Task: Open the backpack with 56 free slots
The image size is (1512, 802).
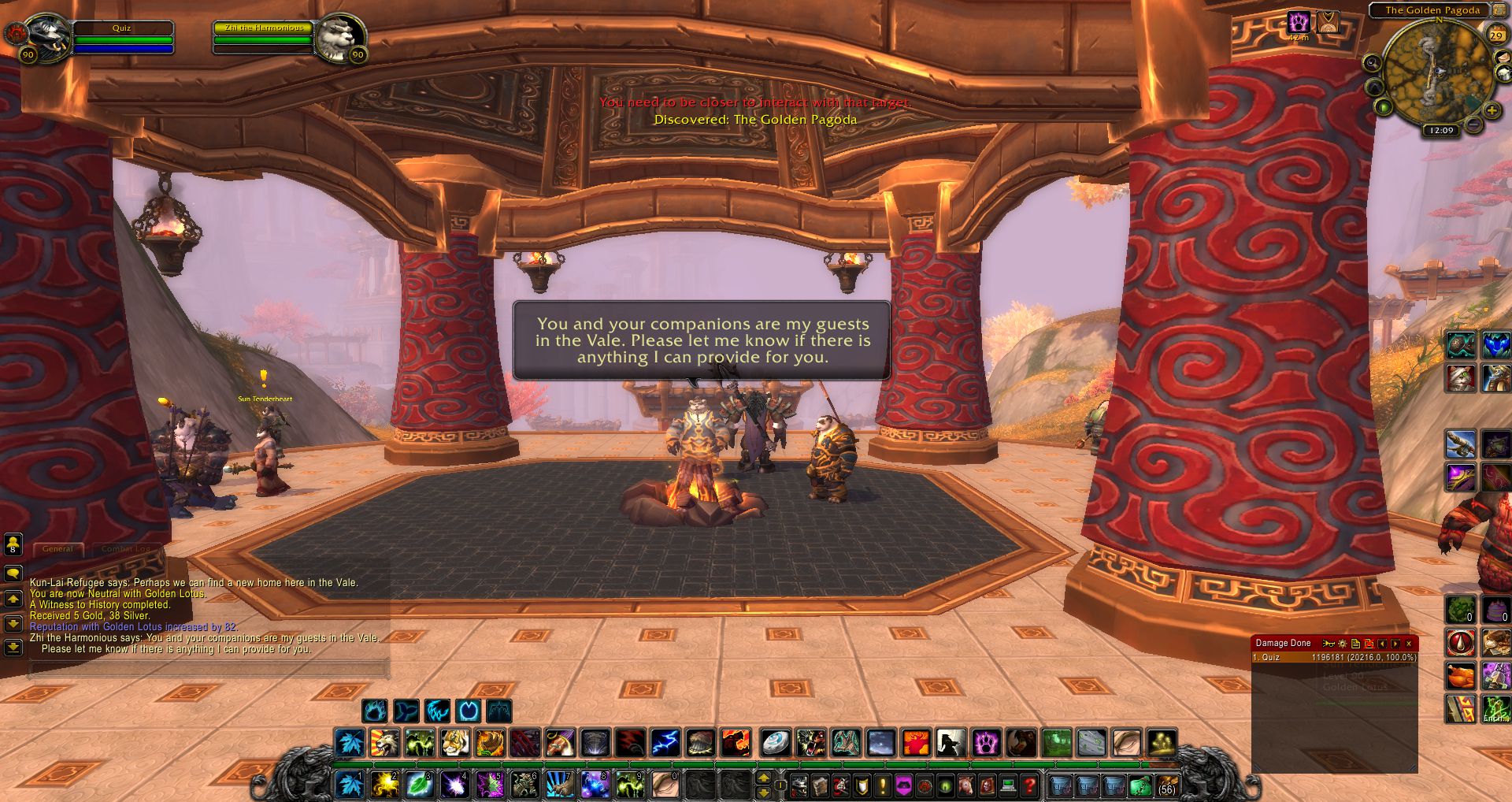Action: (1166, 785)
